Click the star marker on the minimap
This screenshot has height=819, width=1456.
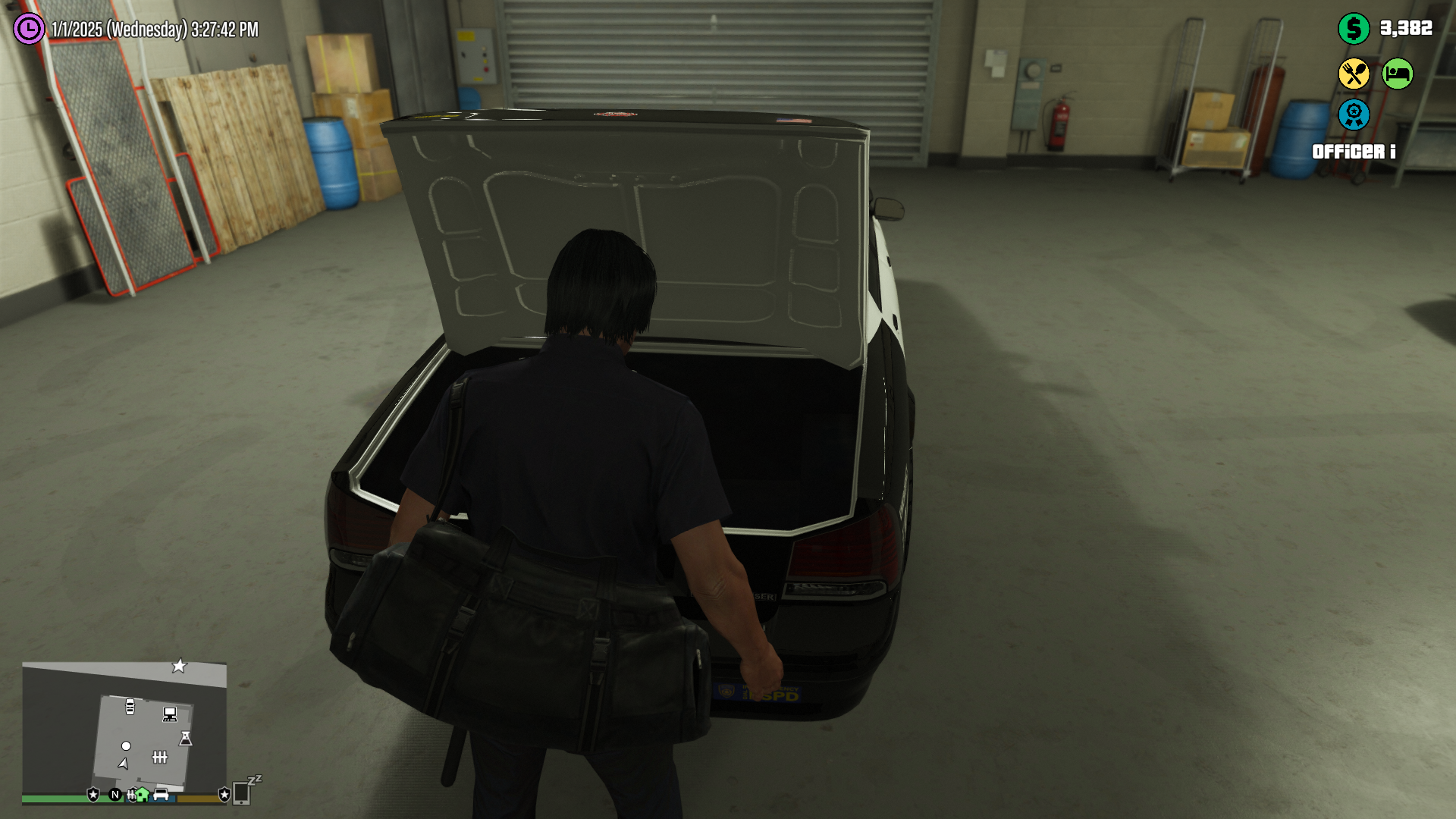tap(179, 666)
